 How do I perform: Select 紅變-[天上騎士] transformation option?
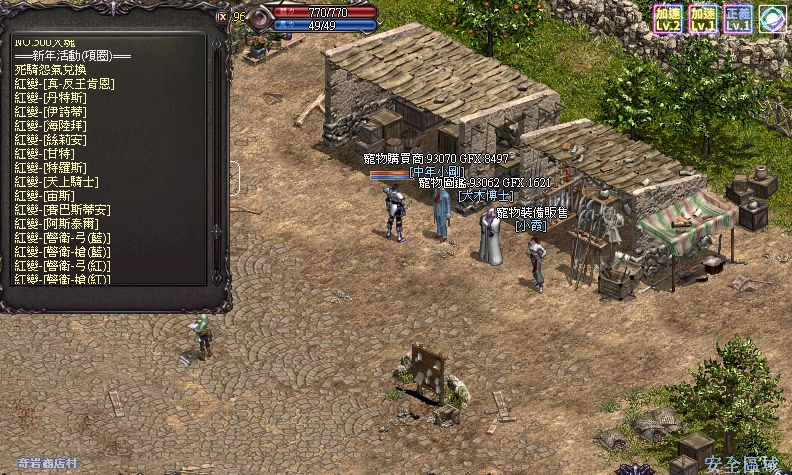56,182
